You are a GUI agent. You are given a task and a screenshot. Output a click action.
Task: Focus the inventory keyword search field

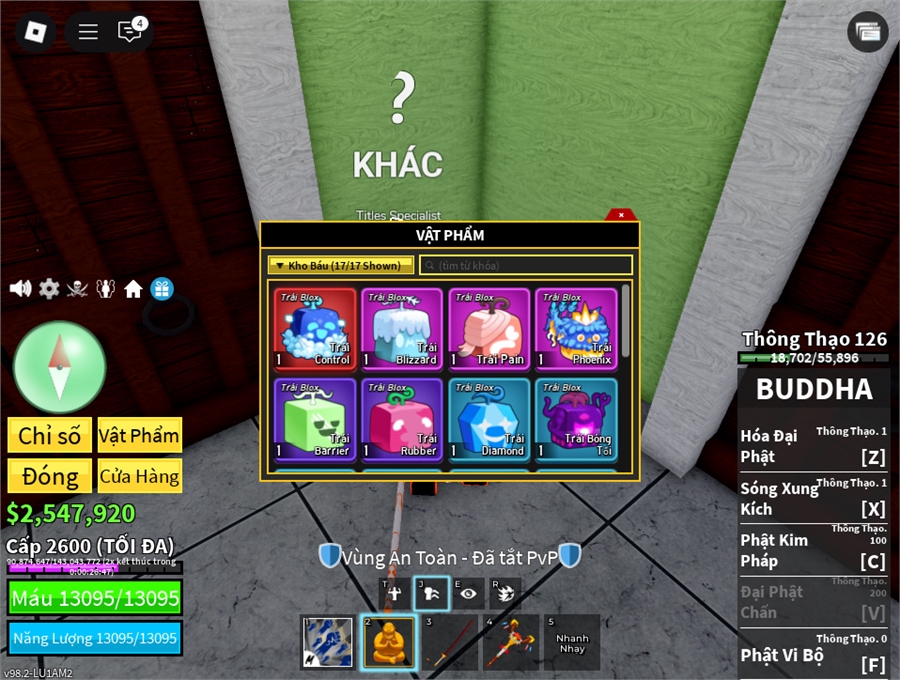(526, 265)
